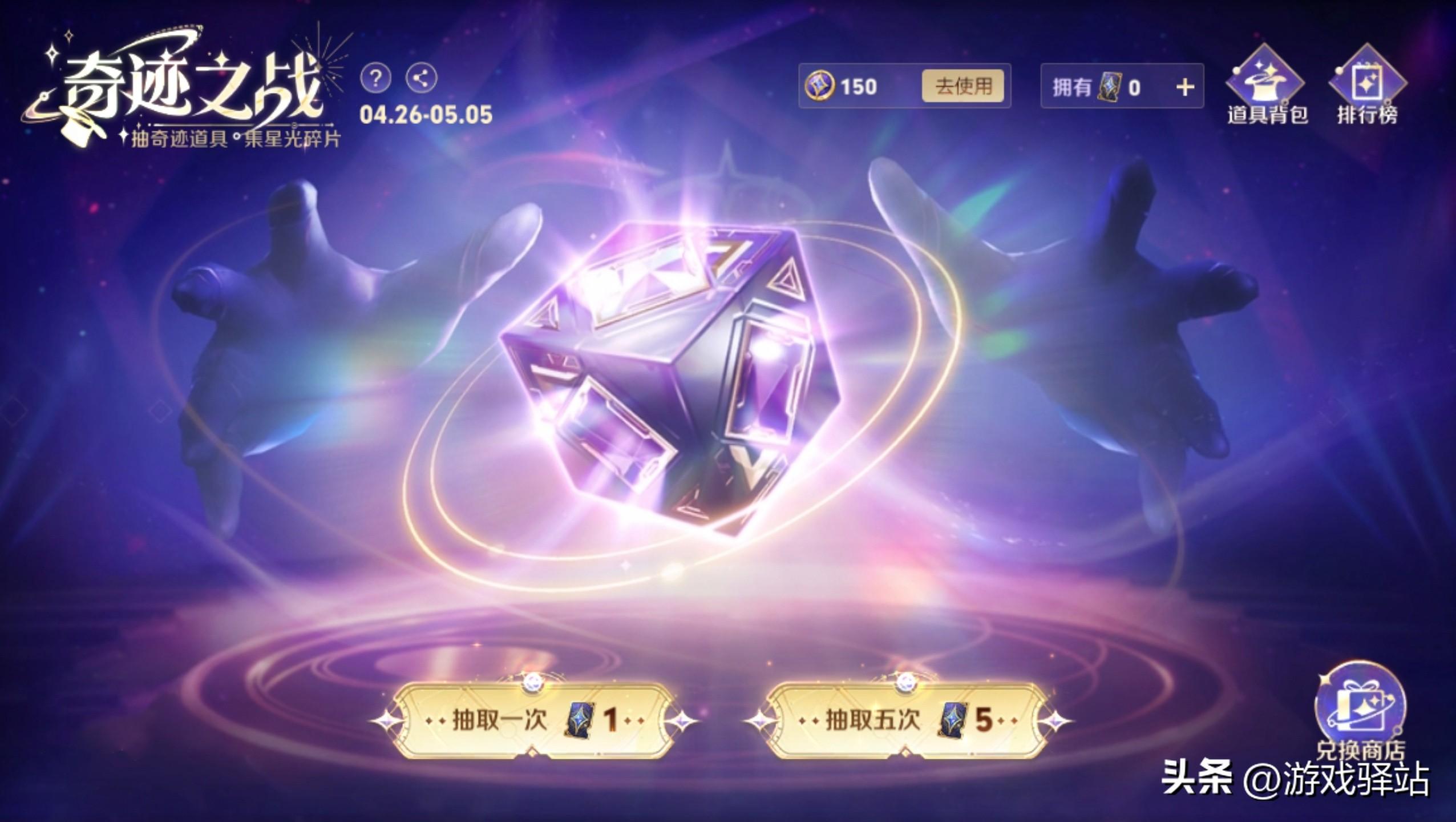Click the 拥有 0 owned-cards counter
1456x822 pixels.
pyautogui.click(x=1121, y=87)
